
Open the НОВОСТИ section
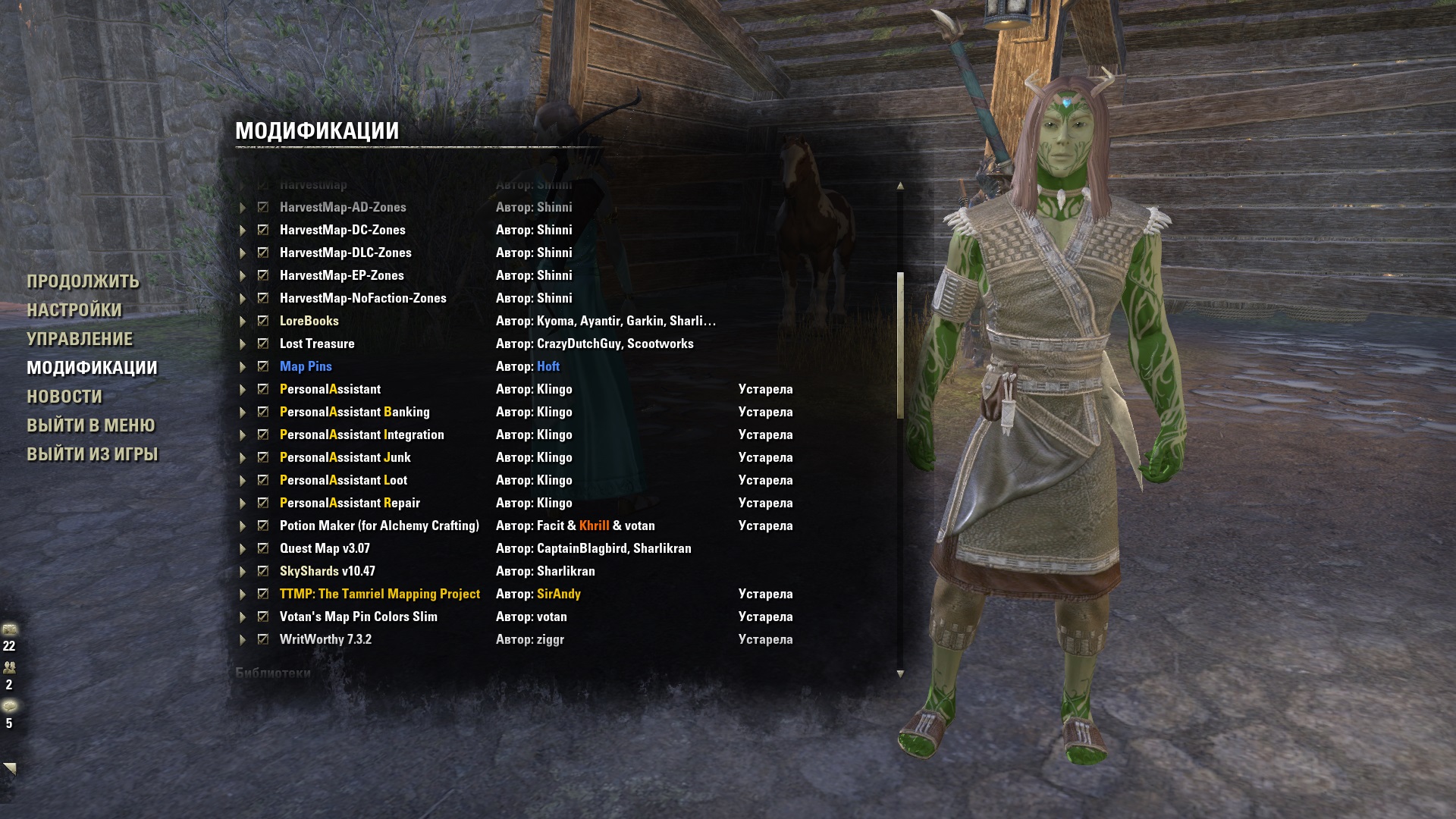point(64,397)
